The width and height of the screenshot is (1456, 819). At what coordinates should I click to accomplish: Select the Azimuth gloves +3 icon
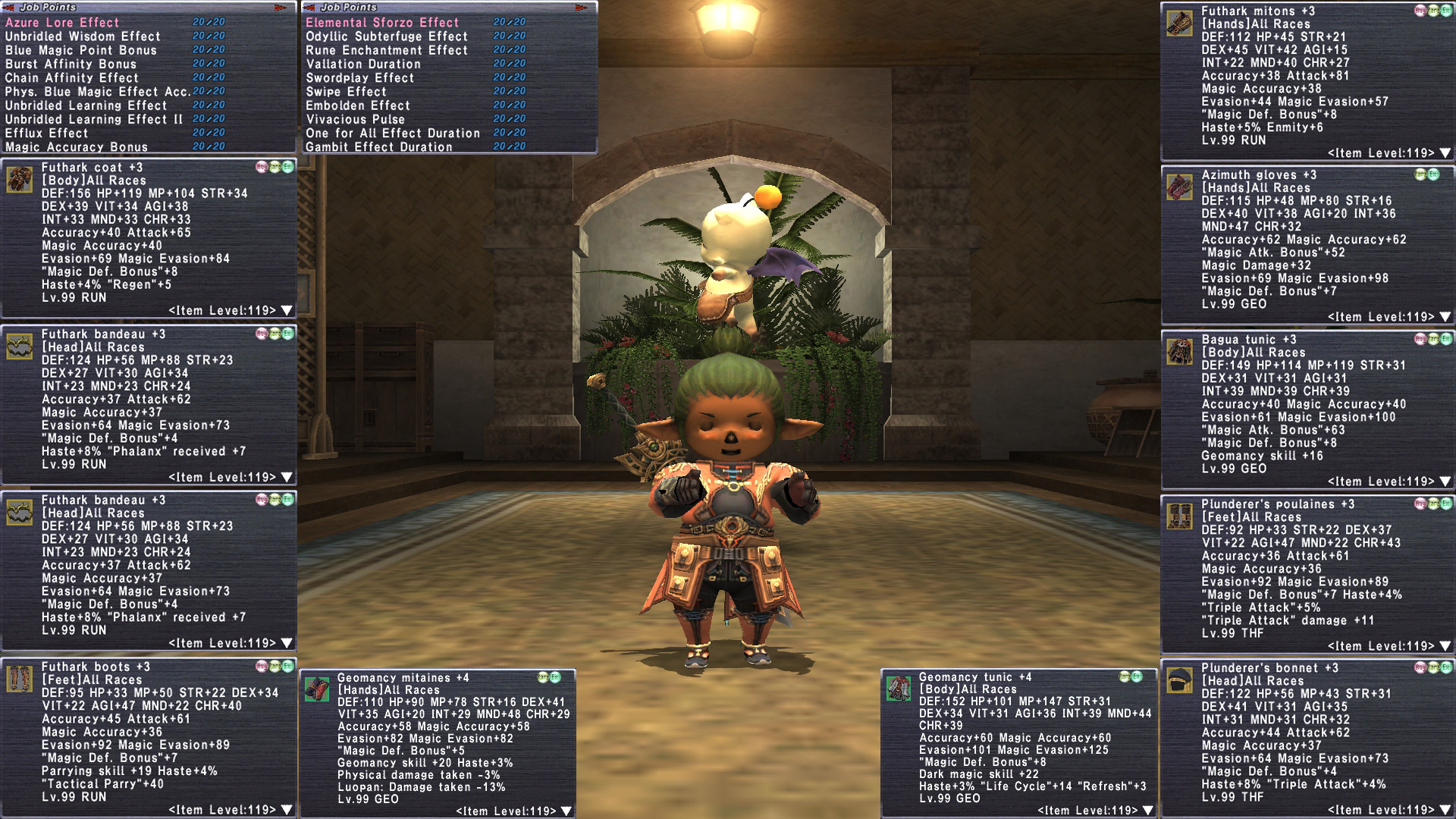(x=1179, y=187)
